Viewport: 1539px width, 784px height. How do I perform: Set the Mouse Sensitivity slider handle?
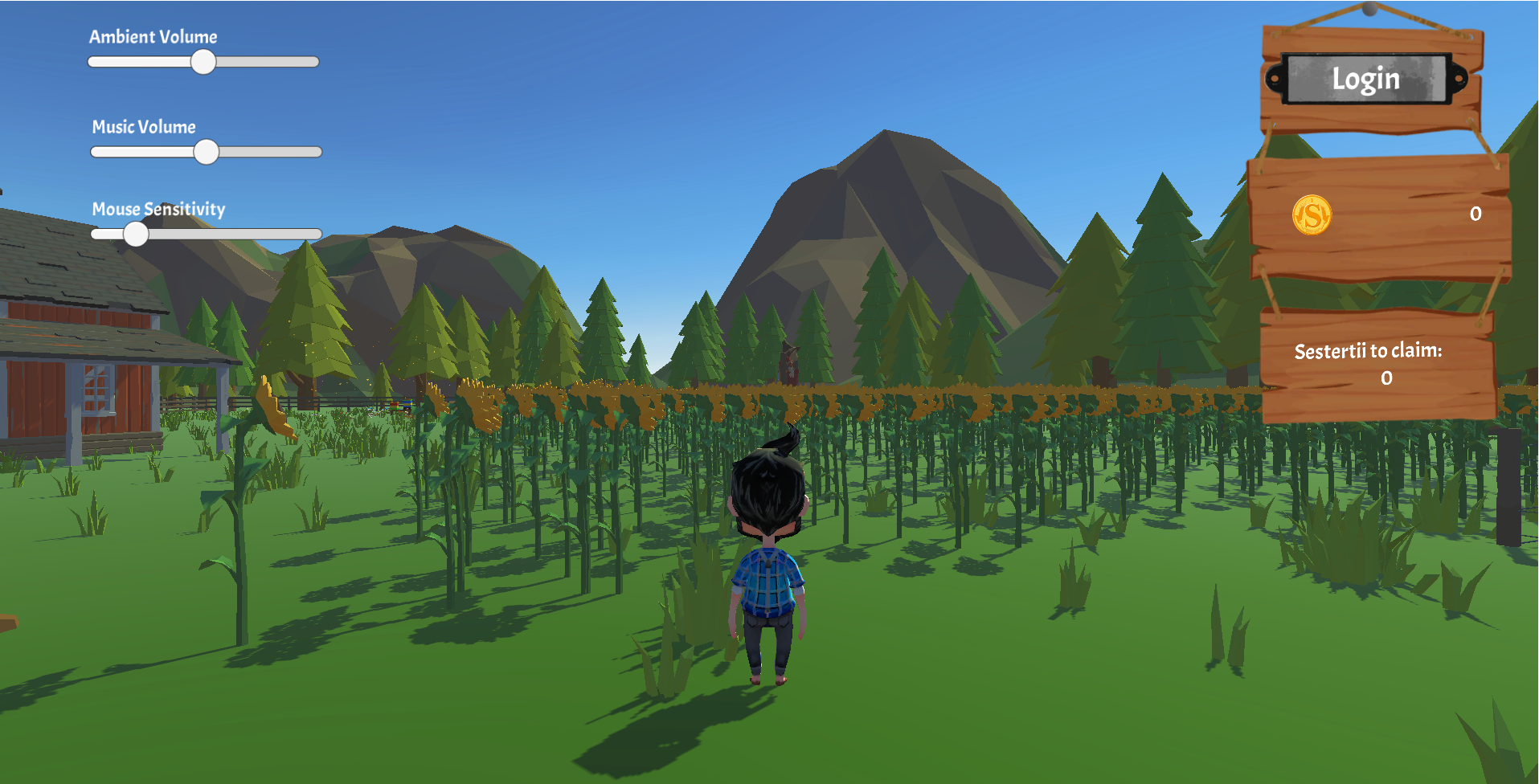pos(136,234)
